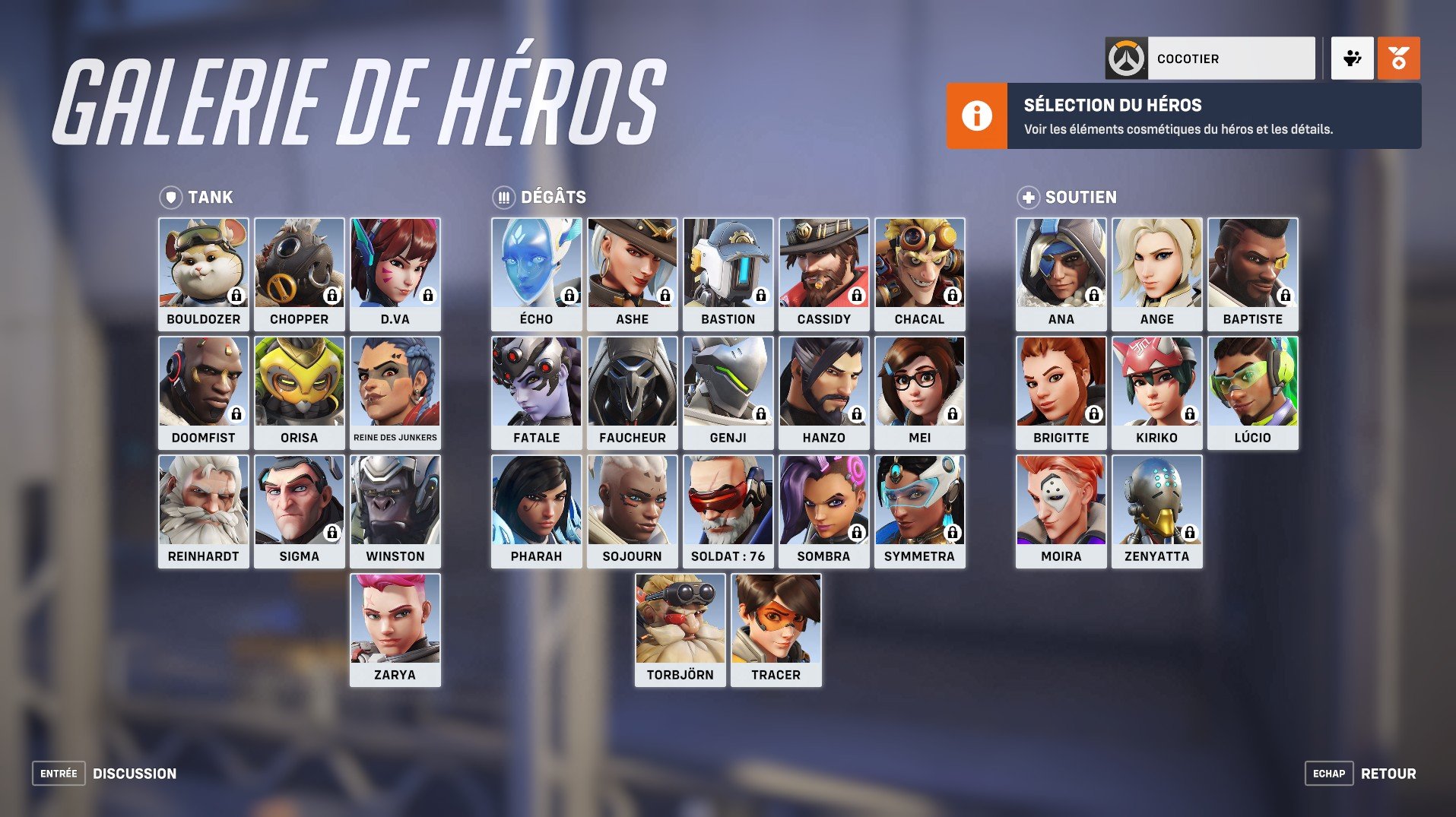Select Ana in the Soutien section
The width and height of the screenshot is (1456, 817).
pos(1060,268)
